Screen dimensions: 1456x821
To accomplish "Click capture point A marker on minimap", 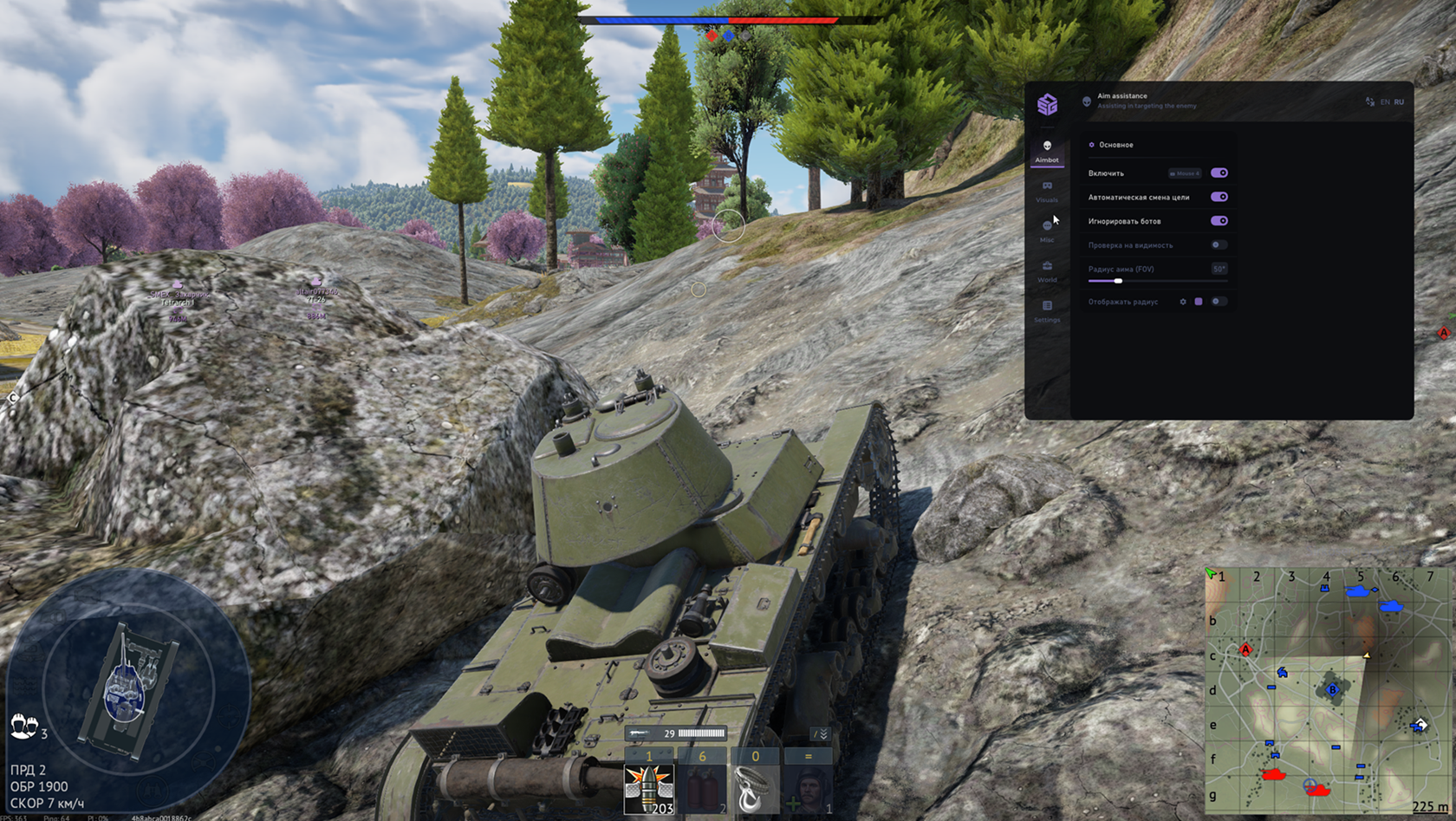I will [1245, 649].
